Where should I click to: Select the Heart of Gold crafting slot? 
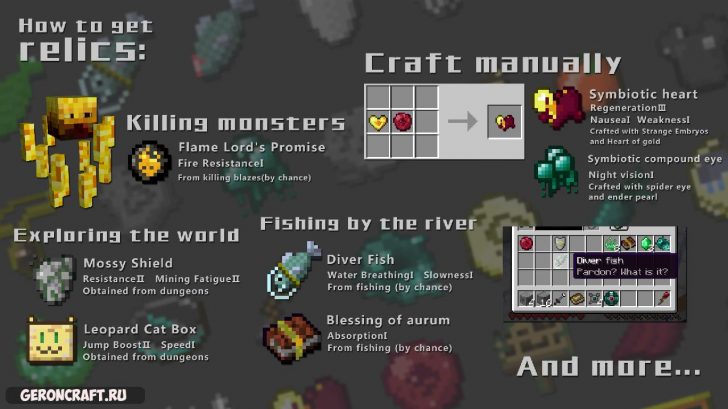(x=378, y=122)
